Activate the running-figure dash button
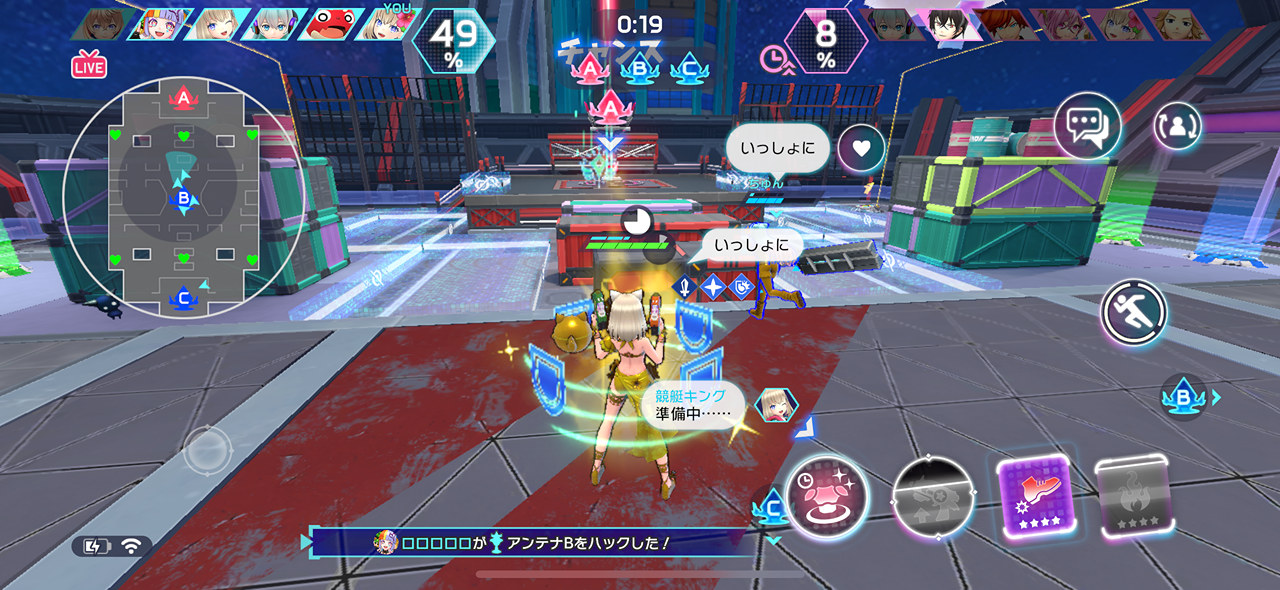 [x=1134, y=313]
